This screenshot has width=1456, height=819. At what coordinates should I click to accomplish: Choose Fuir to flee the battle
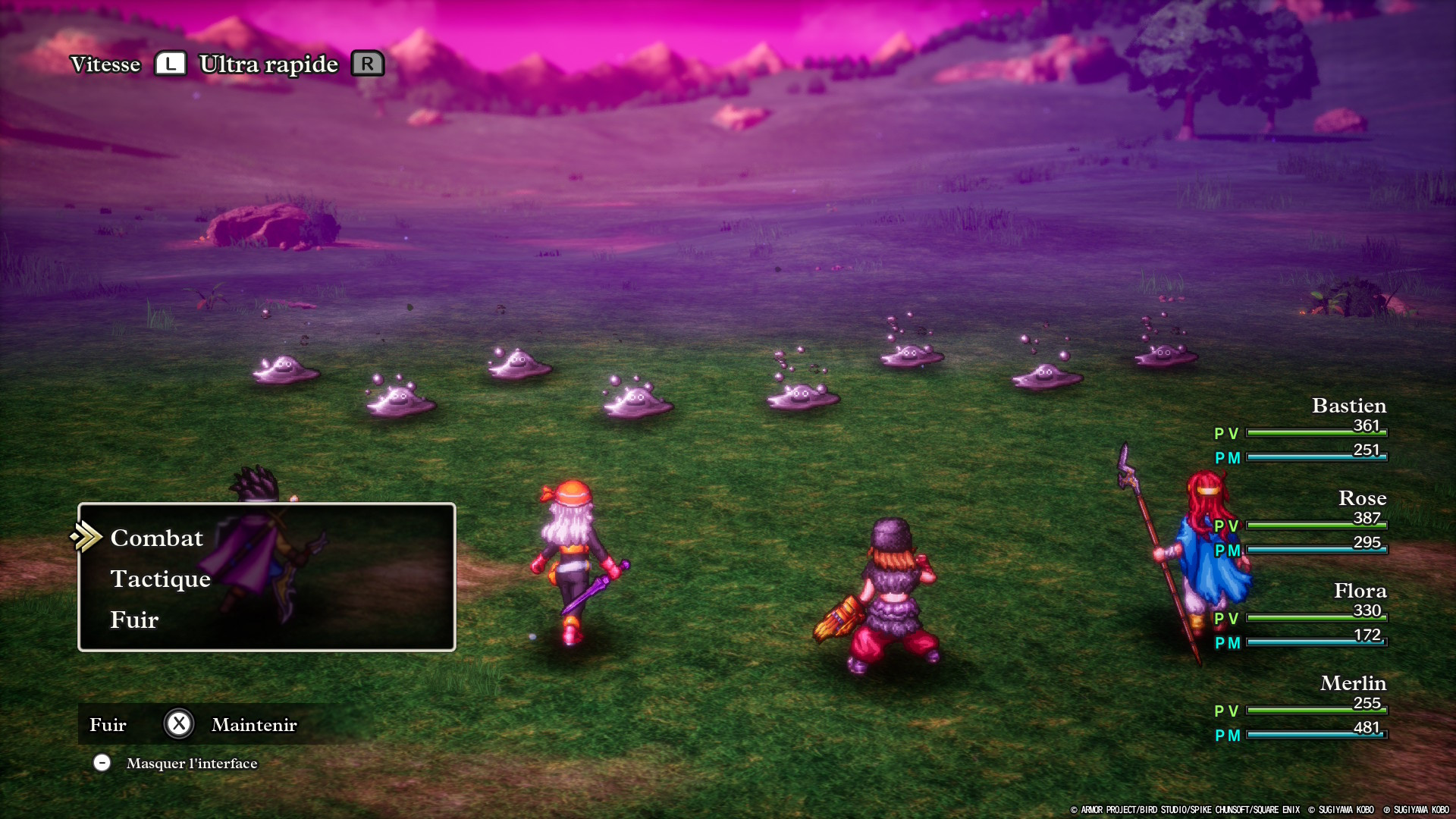coord(134,620)
